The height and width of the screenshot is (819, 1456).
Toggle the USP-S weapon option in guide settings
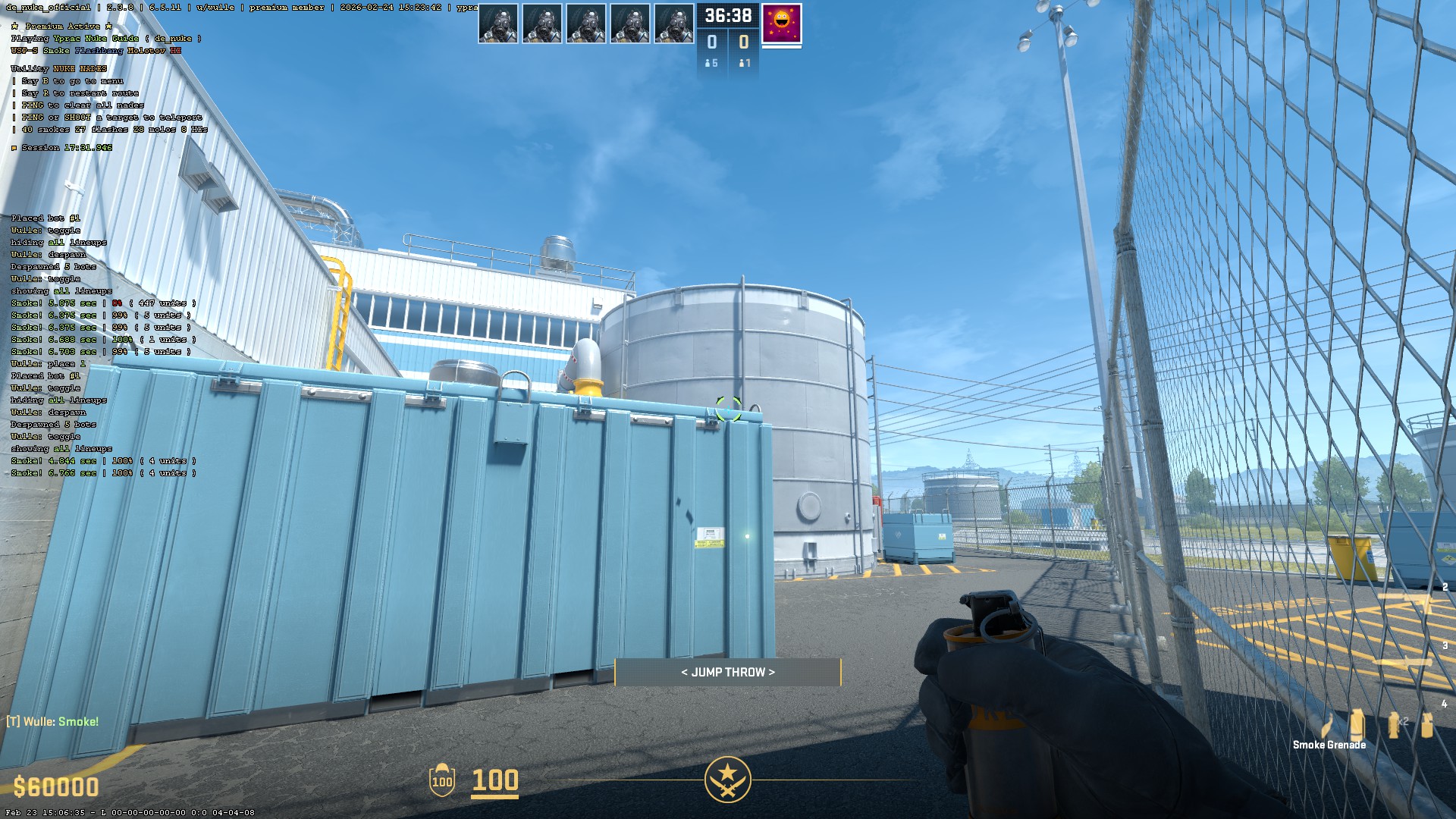(24, 50)
